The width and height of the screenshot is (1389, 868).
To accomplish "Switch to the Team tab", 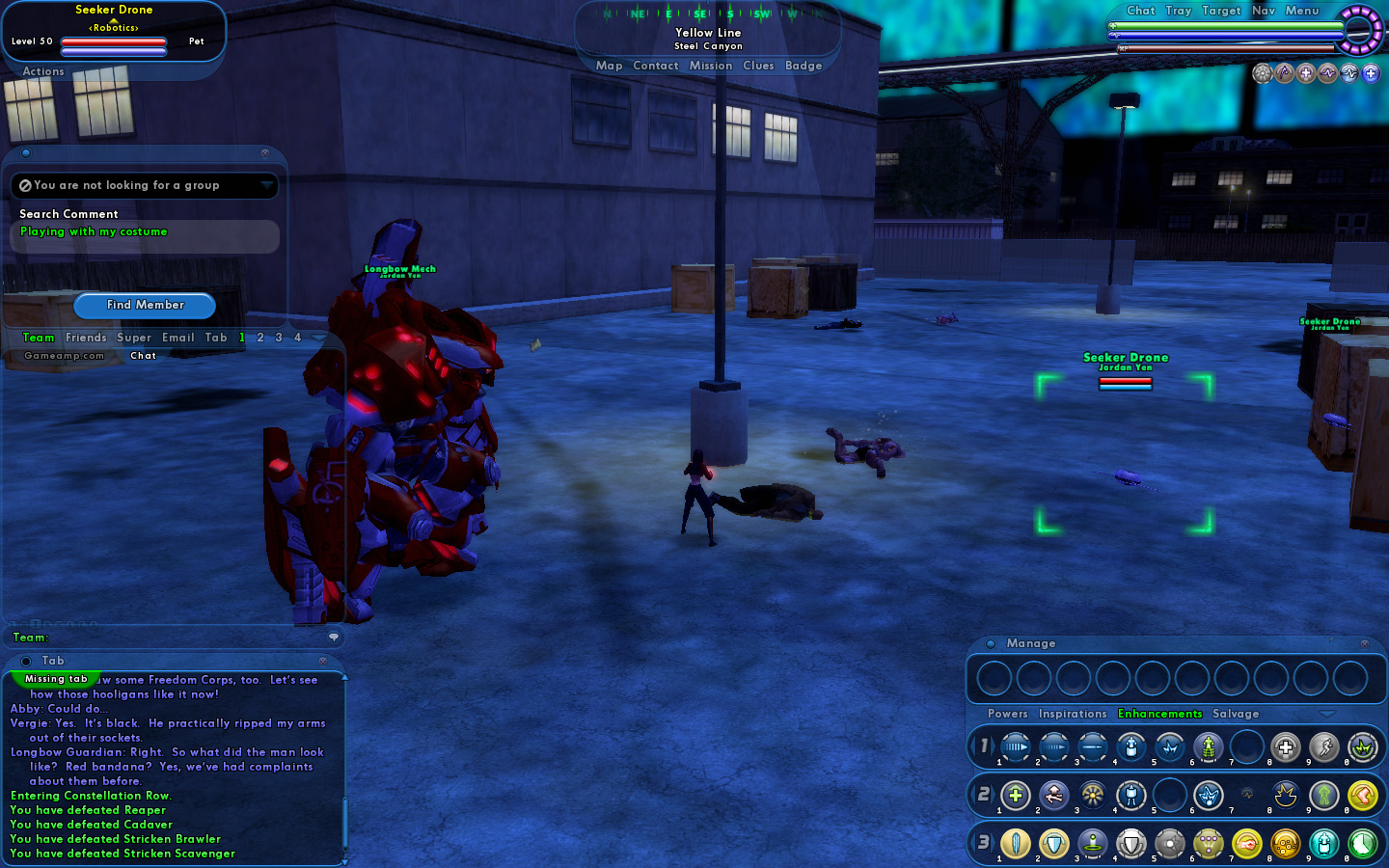I will point(39,338).
